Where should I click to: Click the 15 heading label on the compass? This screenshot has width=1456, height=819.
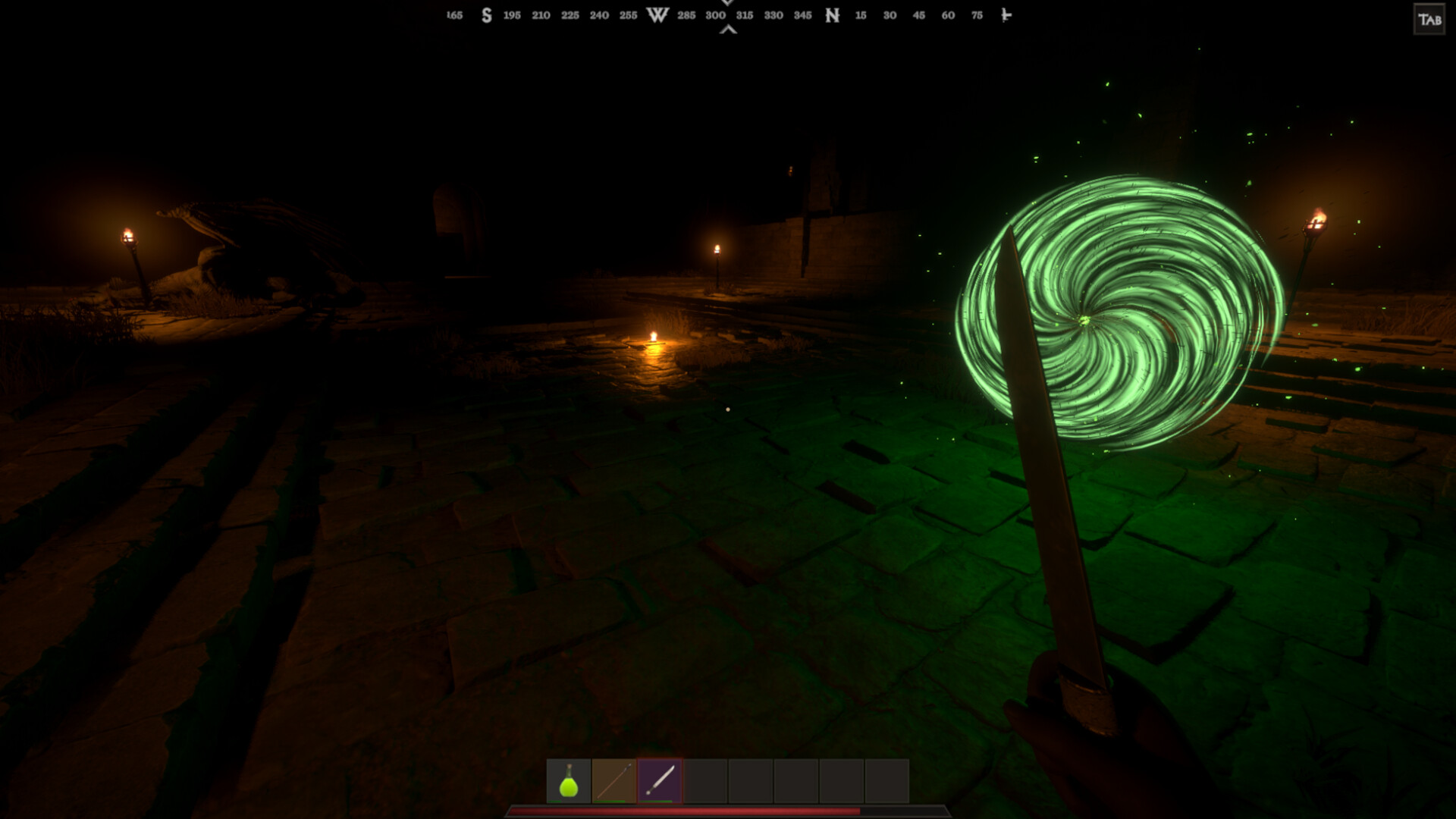[860, 14]
